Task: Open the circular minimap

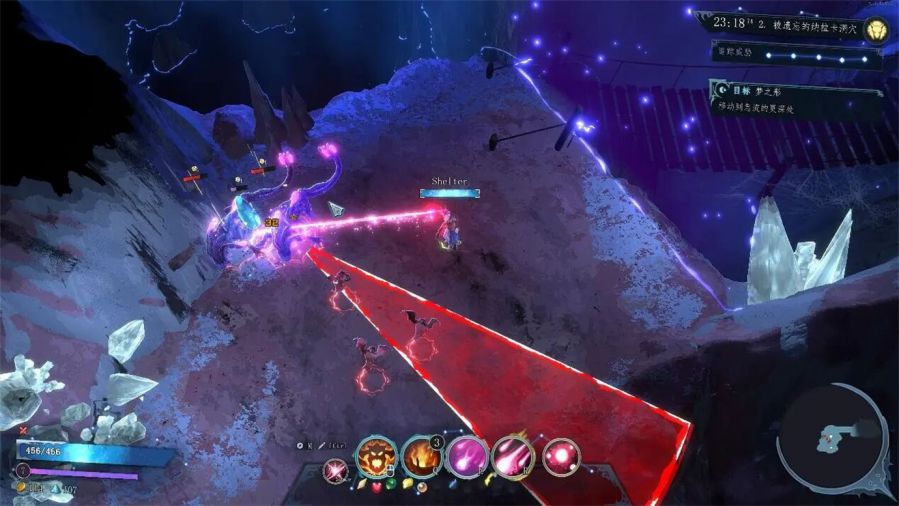Action: 831,439
